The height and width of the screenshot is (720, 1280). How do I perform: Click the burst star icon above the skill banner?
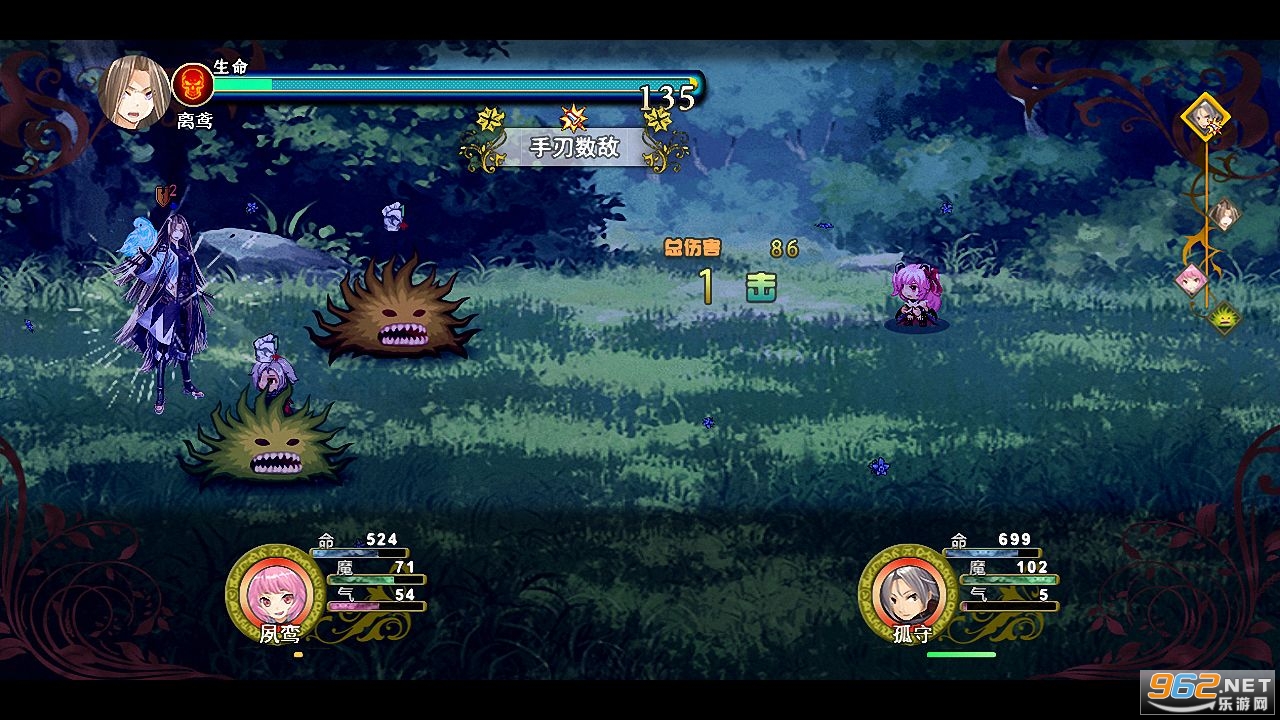[573, 117]
